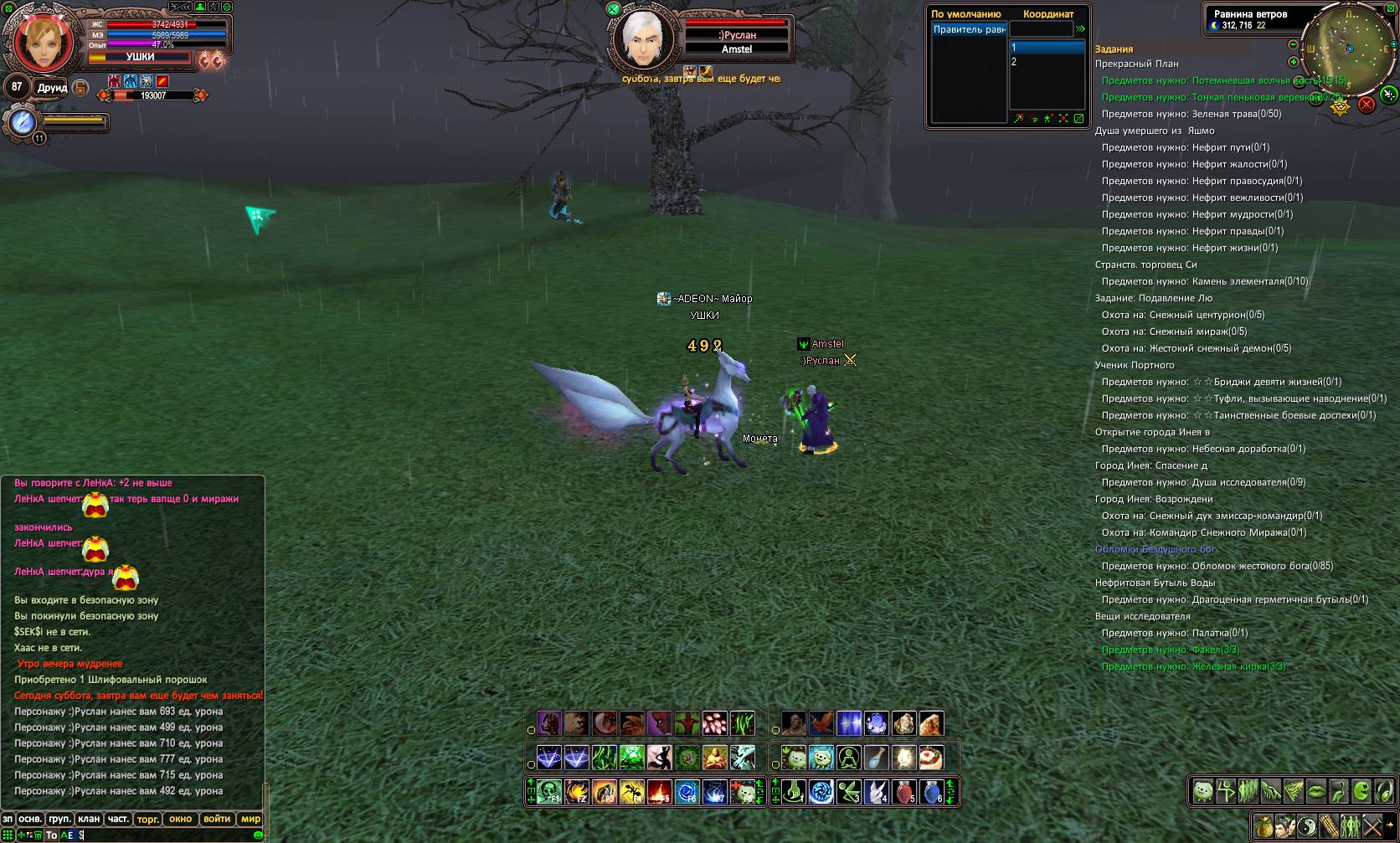Click the red X button below minimap
1400x843 pixels.
click(1366, 105)
